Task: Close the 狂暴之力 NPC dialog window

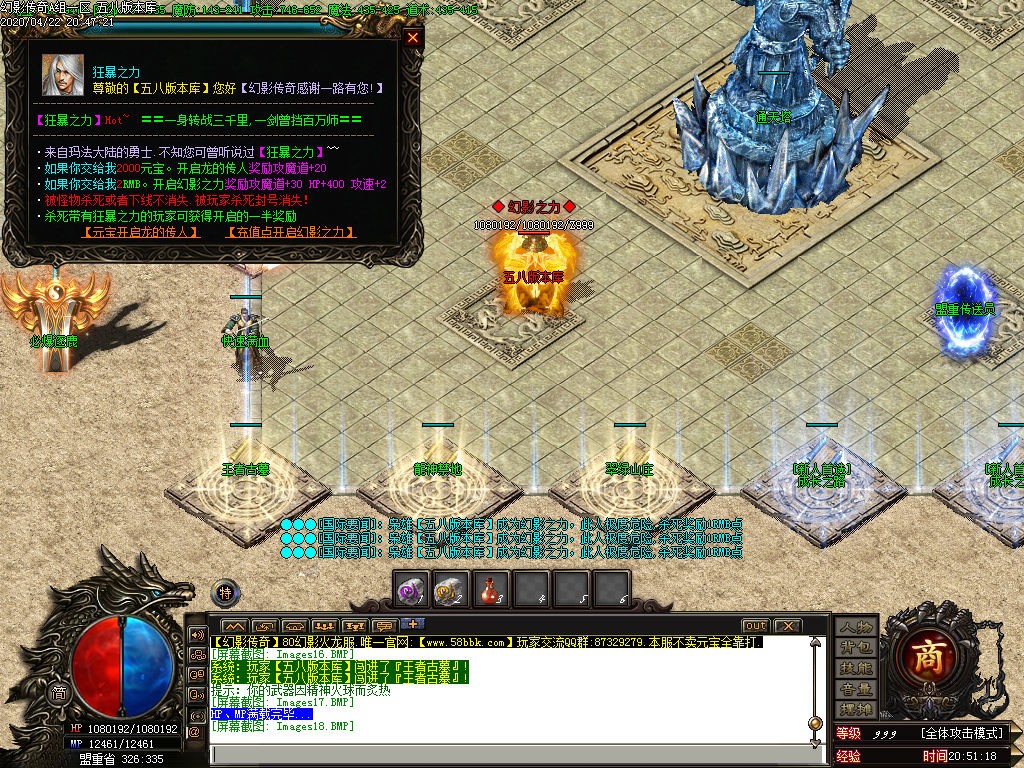Action: pyautogui.click(x=413, y=38)
